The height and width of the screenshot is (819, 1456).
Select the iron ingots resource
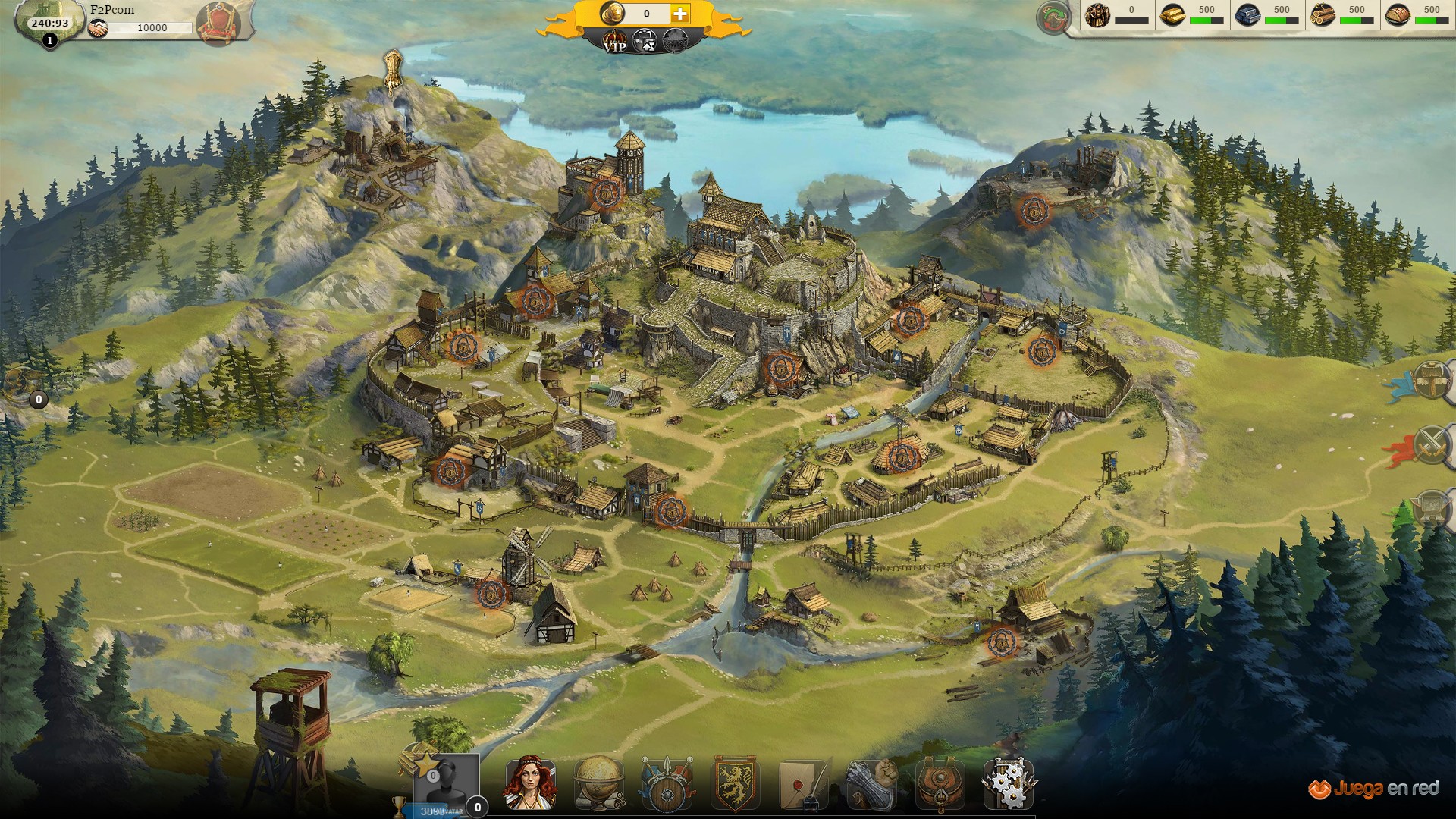[x=1247, y=15]
